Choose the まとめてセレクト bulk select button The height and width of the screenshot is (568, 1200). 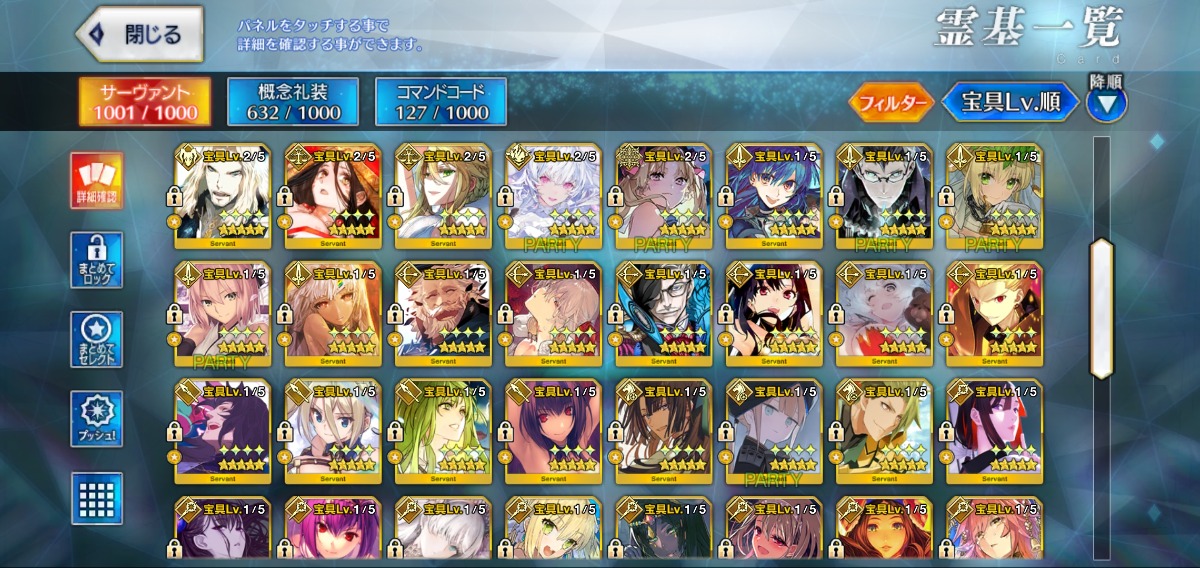(x=97, y=340)
